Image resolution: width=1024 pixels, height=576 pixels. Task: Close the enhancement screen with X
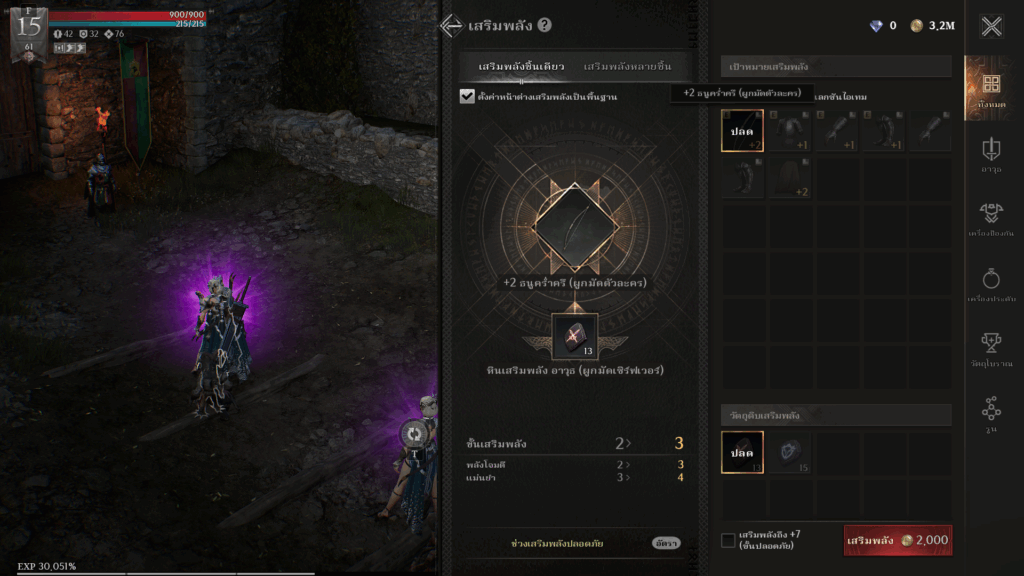[x=991, y=26]
